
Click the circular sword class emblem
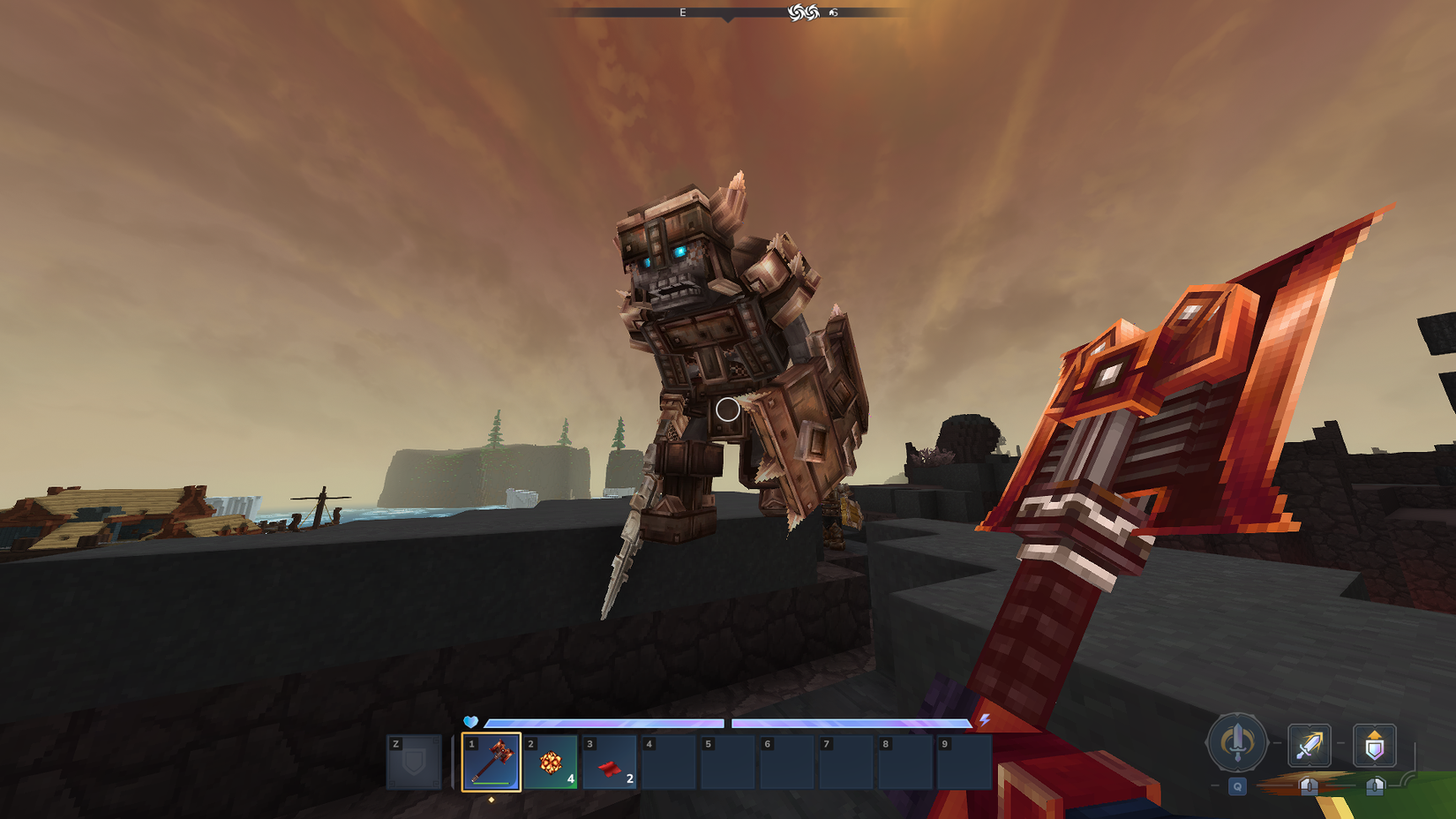point(1238,744)
